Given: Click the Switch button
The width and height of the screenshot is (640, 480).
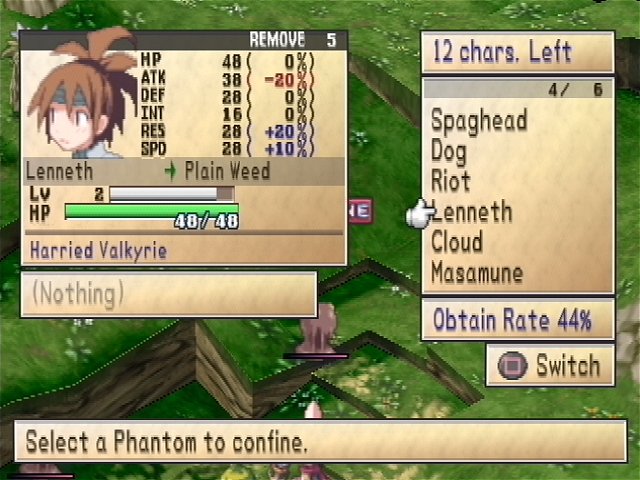Looking at the screenshot, I should 550,366.
